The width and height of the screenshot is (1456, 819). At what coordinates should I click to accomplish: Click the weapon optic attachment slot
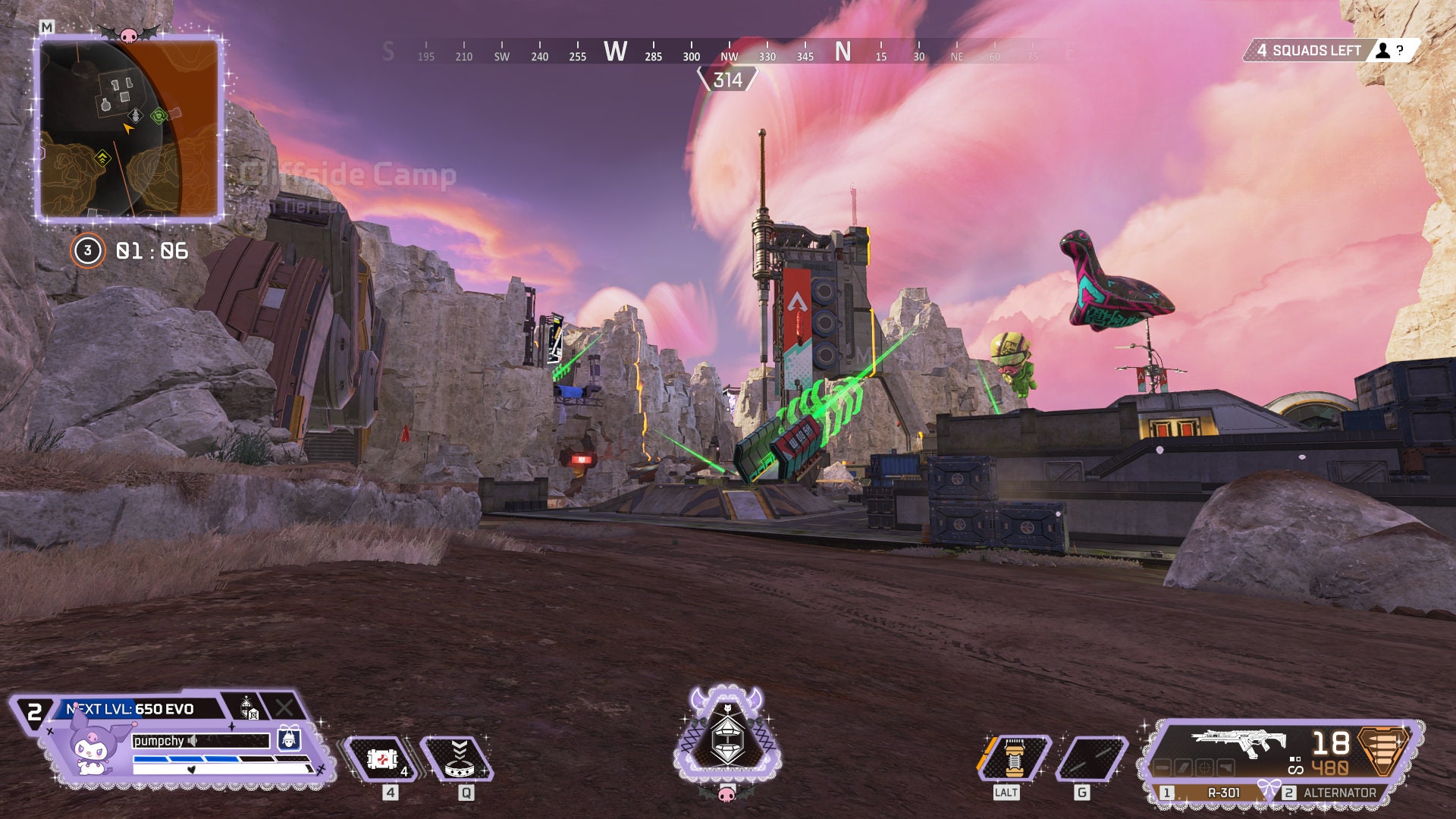1206,767
